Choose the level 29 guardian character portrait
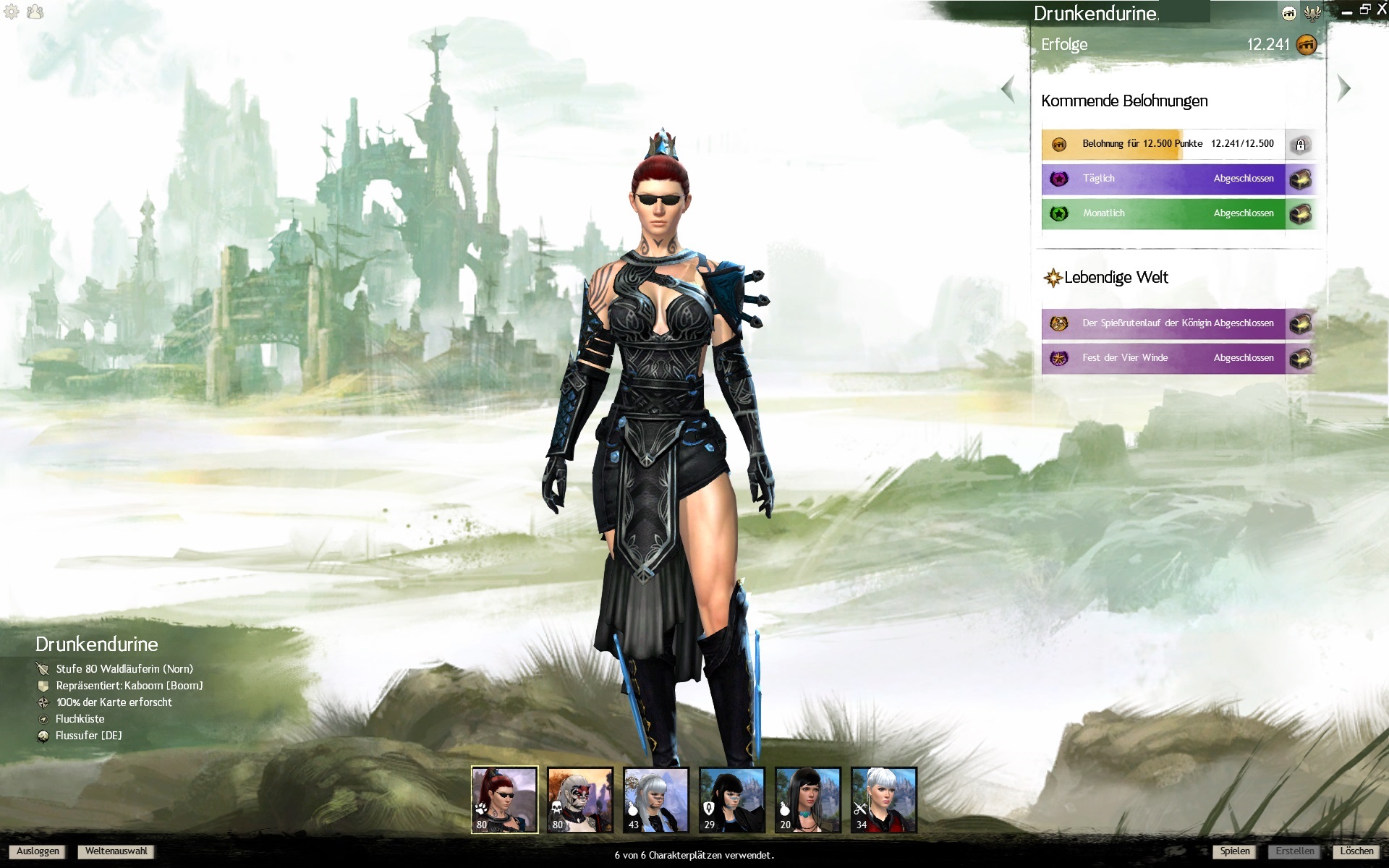This screenshot has width=1389, height=868. click(x=732, y=799)
